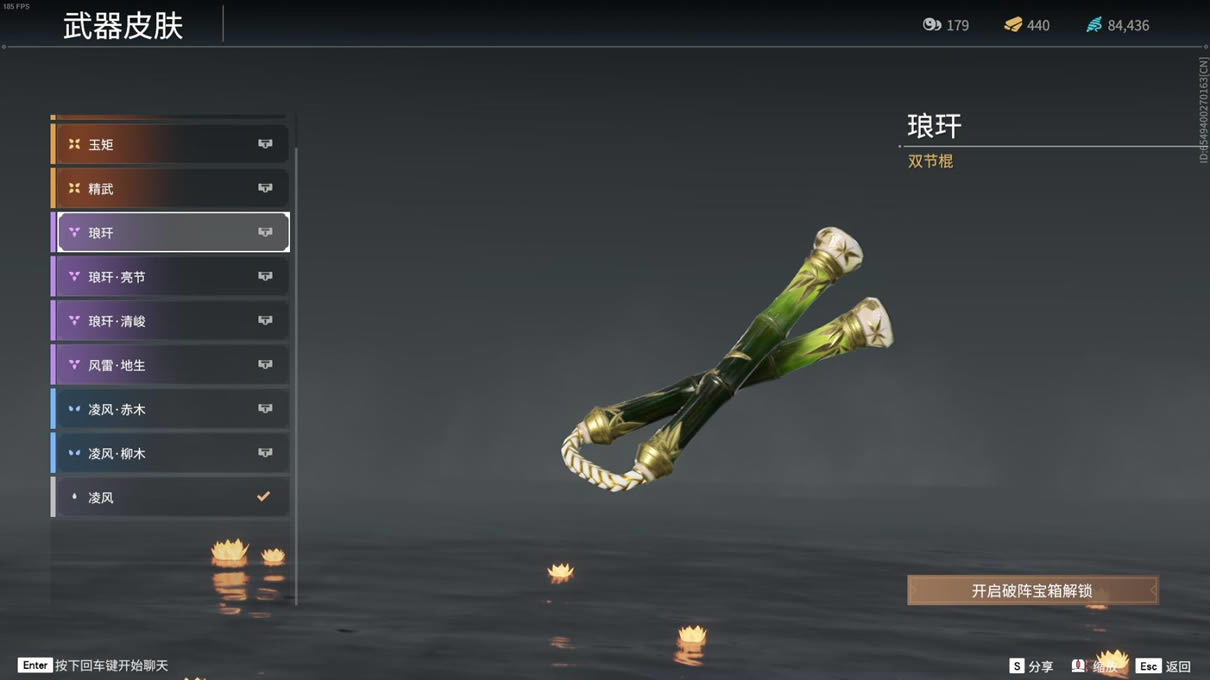Choose the 风雷·地生 skin
The width and height of the screenshot is (1210, 680).
(172, 365)
